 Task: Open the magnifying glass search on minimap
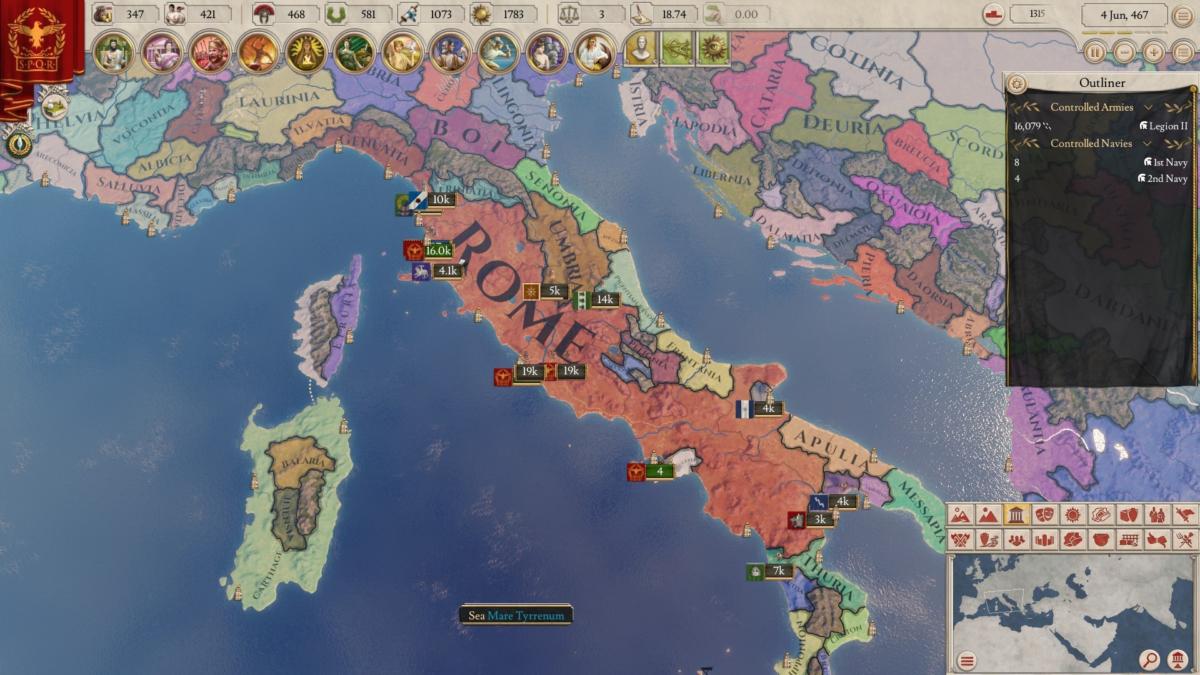(x=1150, y=659)
